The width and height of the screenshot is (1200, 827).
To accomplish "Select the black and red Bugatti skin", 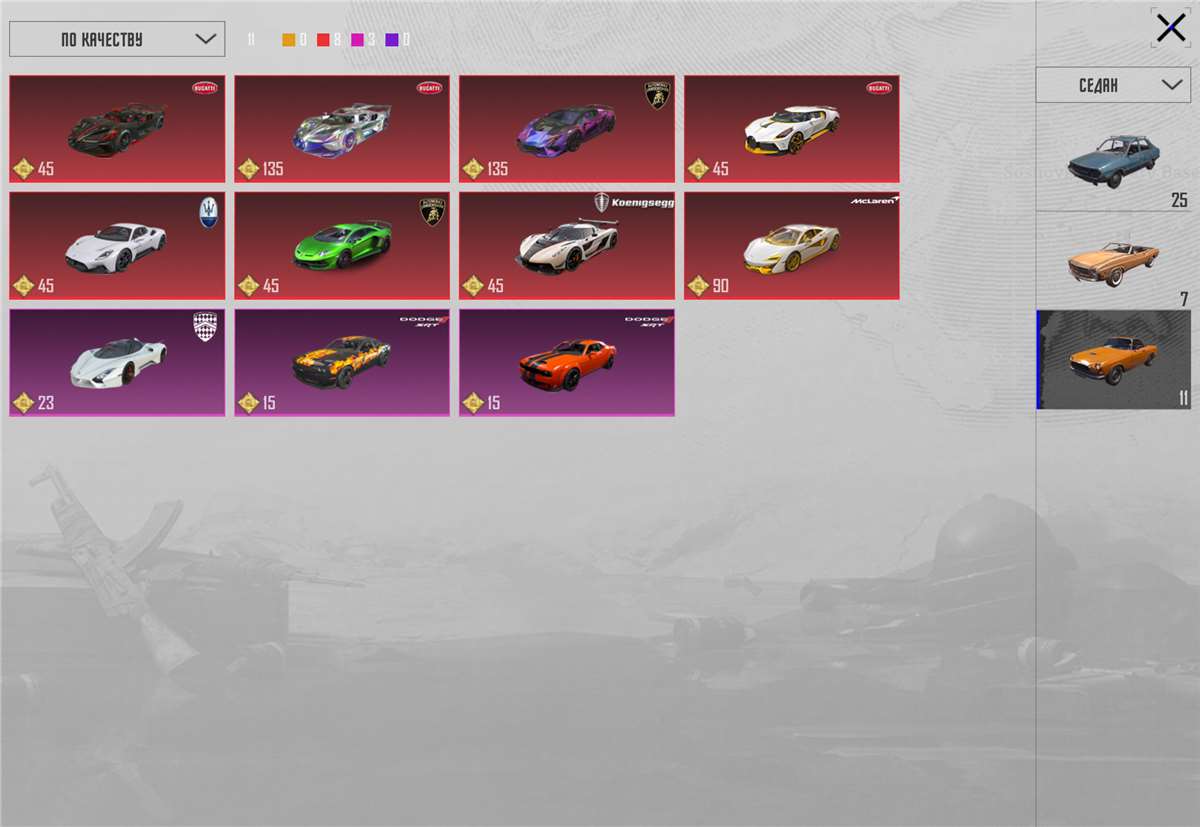I will pyautogui.click(x=117, y=129).
